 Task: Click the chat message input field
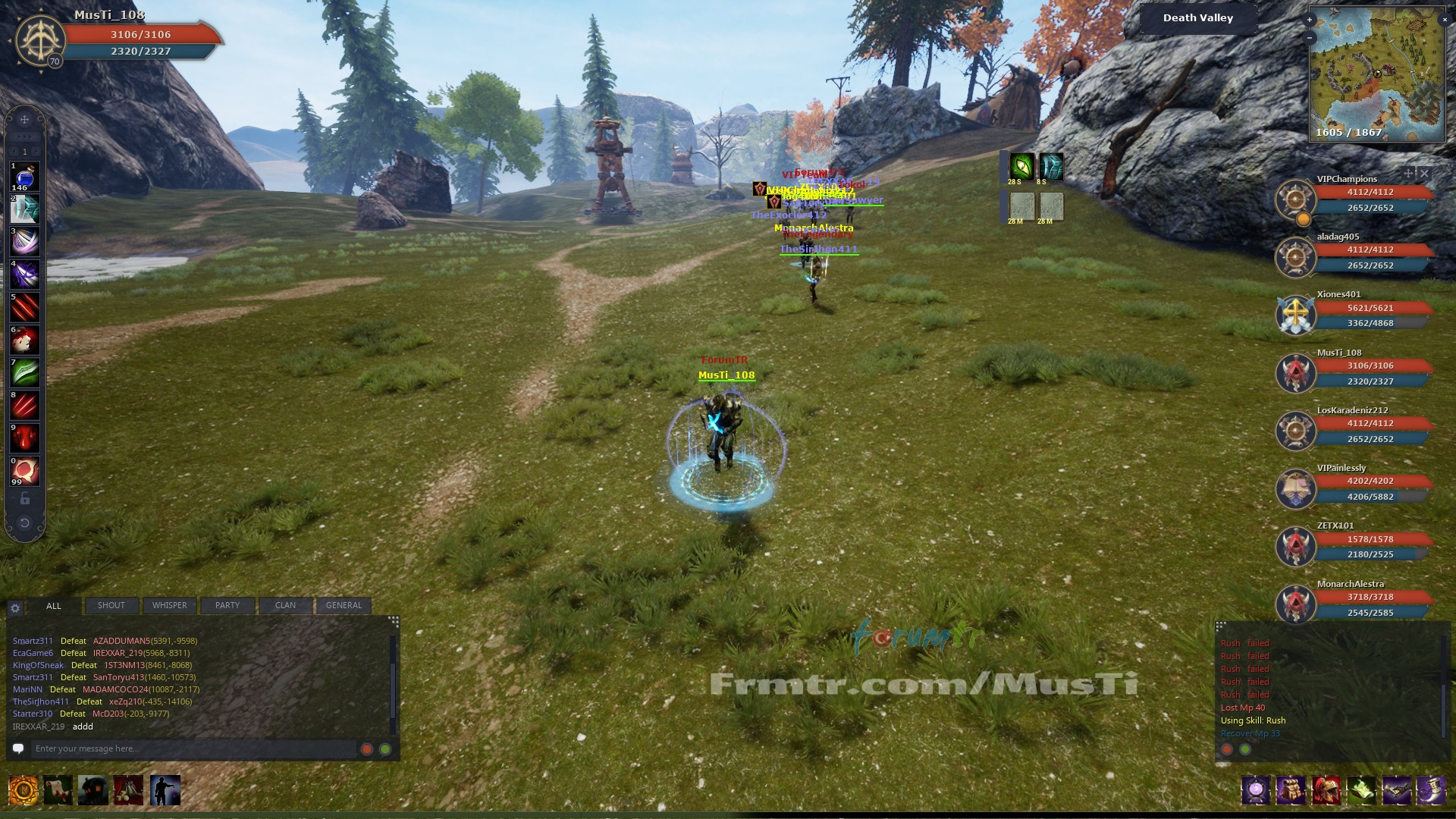coord(193,748)
